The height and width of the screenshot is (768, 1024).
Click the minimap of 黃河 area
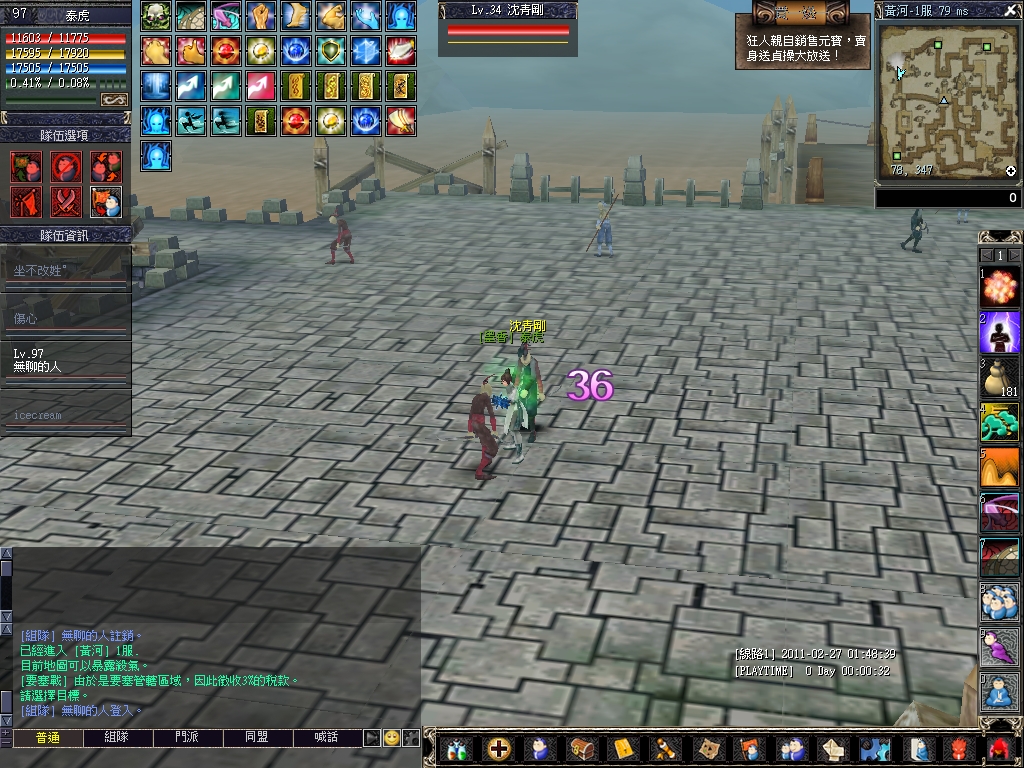[x=946, y=101]
